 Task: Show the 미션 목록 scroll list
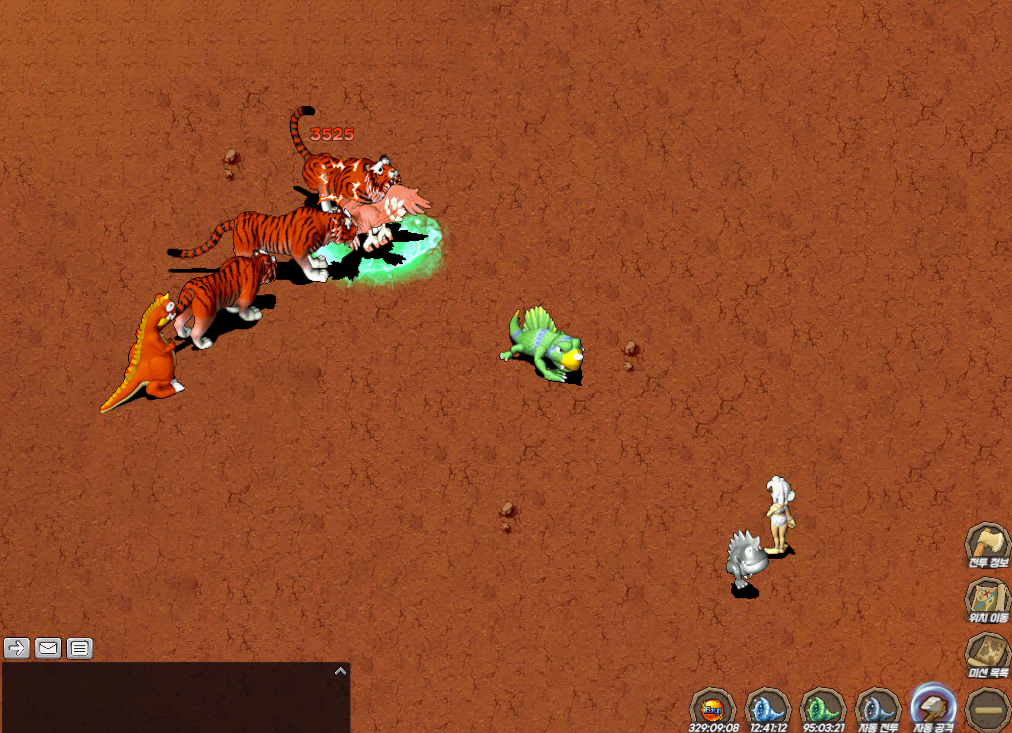[x=987, y=655]
